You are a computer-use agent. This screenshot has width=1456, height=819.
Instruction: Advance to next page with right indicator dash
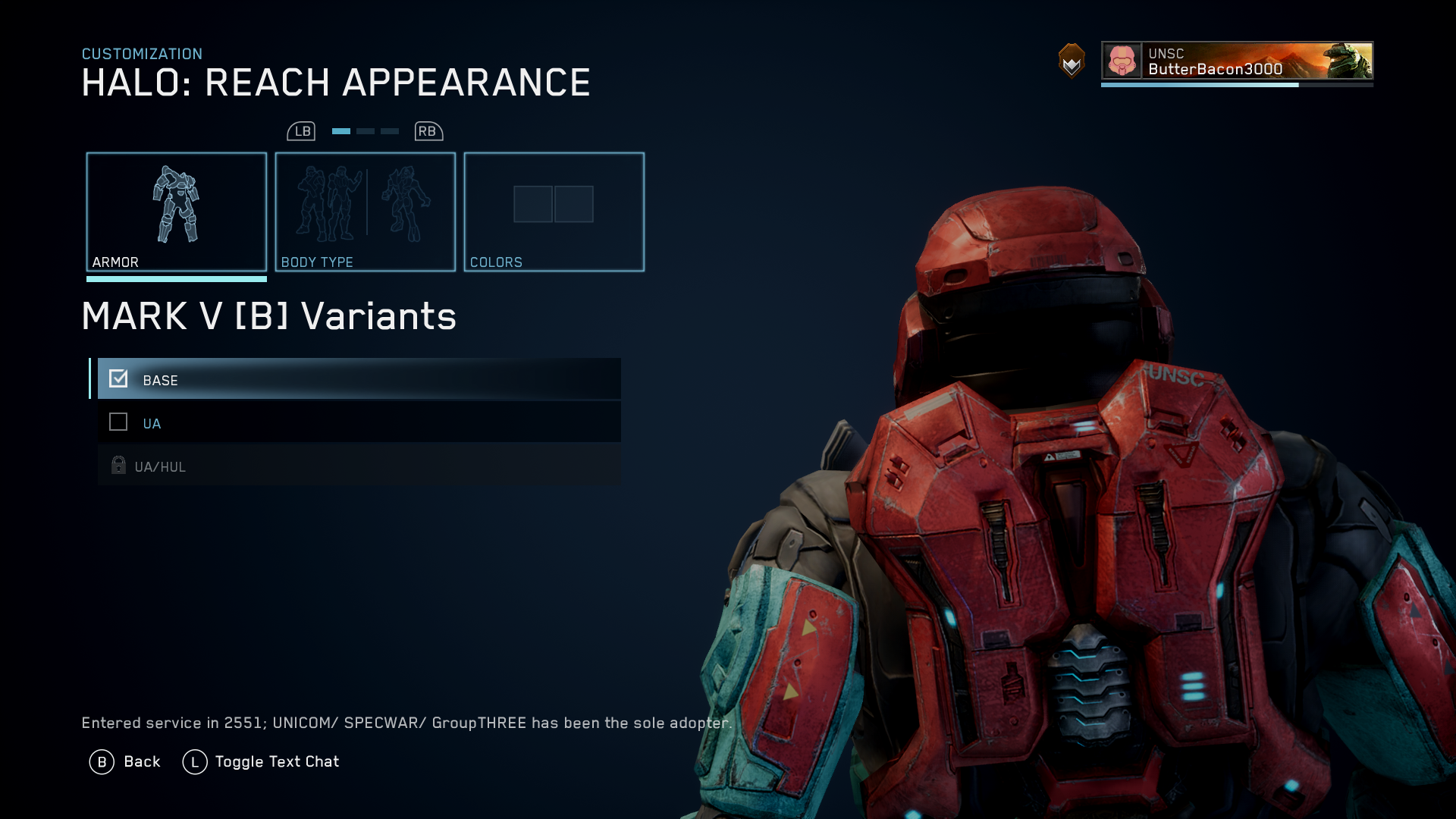point(389,130)
